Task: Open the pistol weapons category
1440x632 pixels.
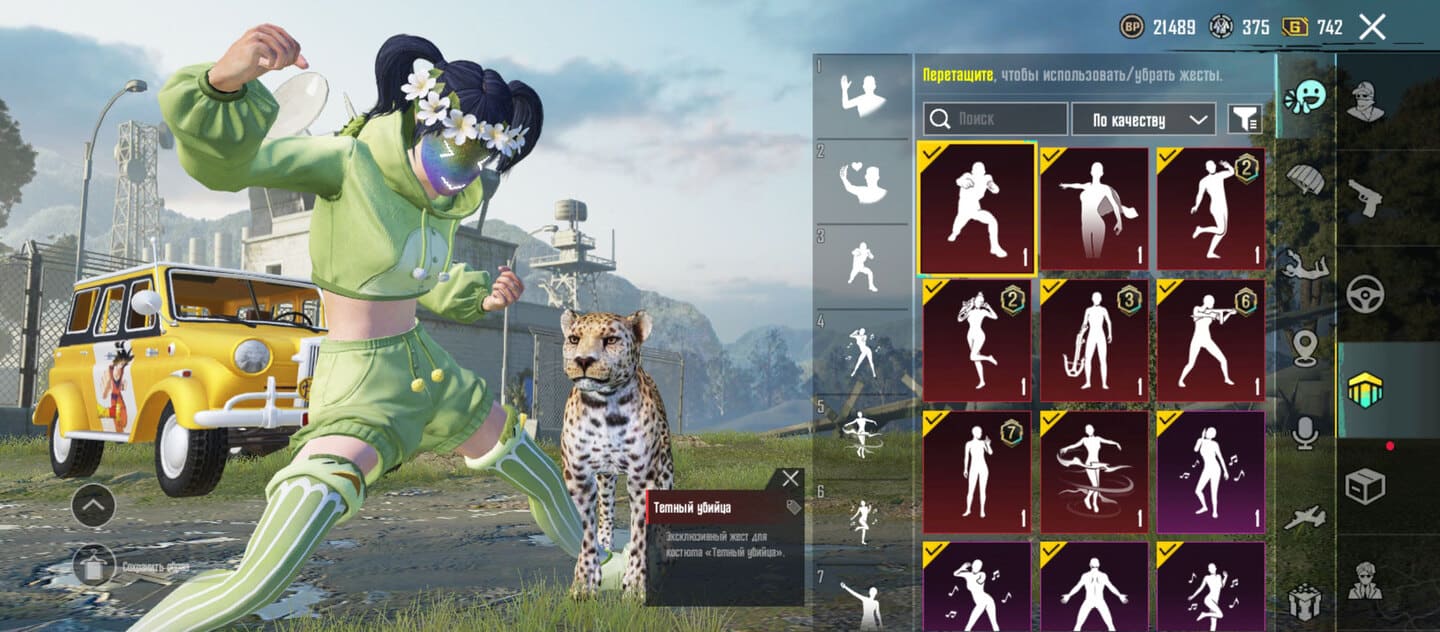Action: (x=1365, y=198)
